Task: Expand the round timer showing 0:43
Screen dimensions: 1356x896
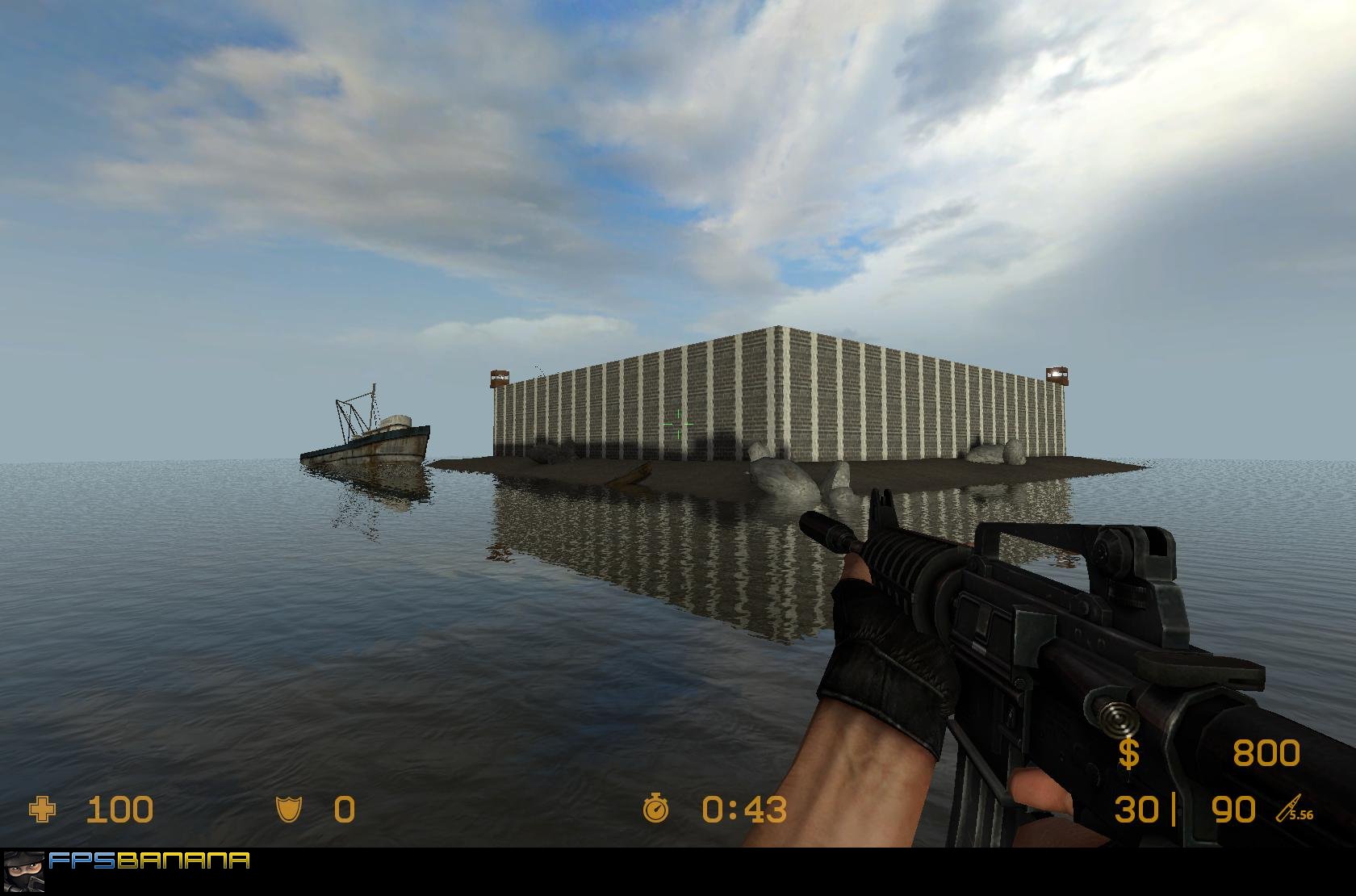Action: click(743, 808)
